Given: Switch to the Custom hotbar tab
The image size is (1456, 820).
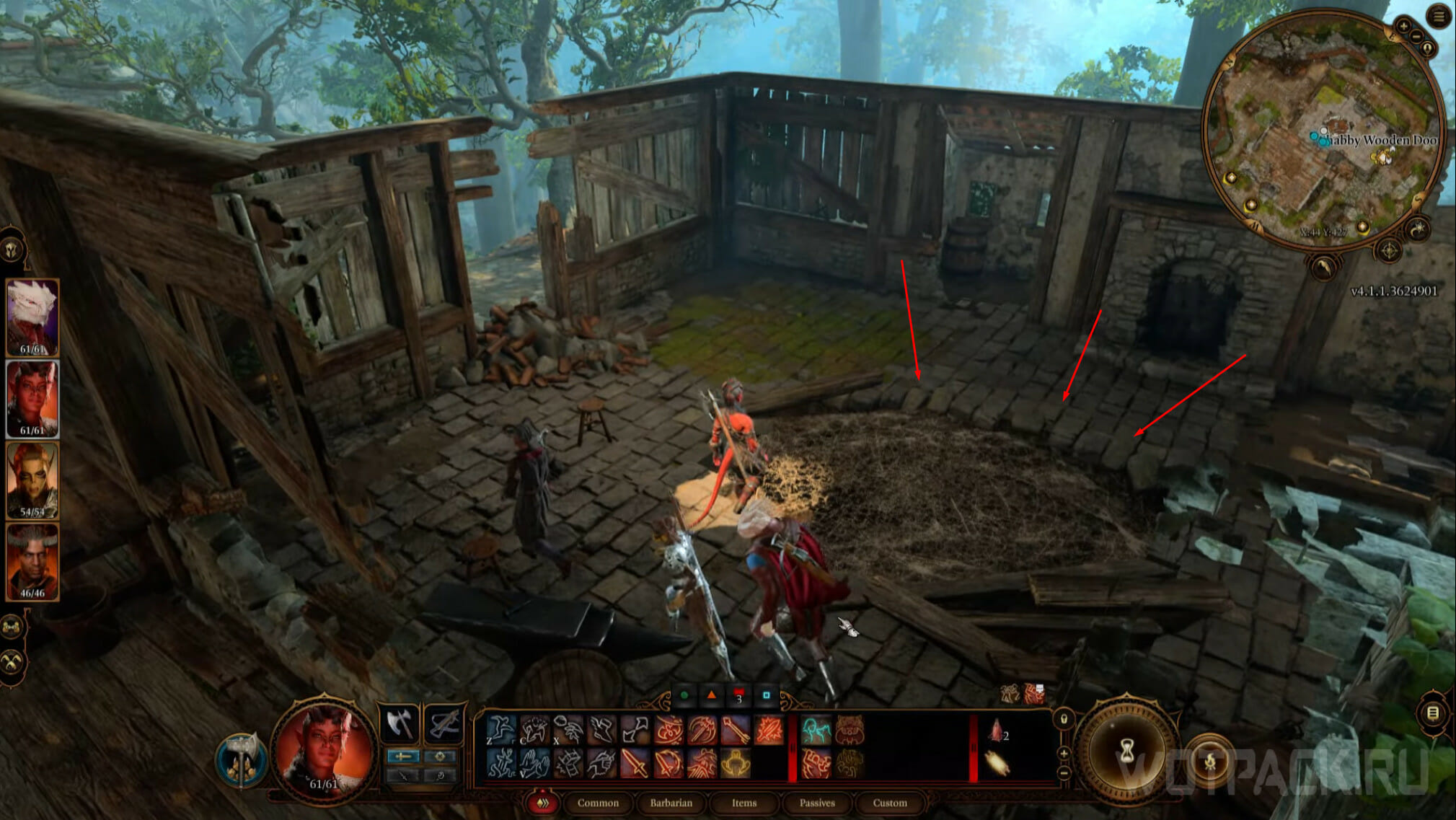Looking at the screenshot, I should (x=890, y=803).
